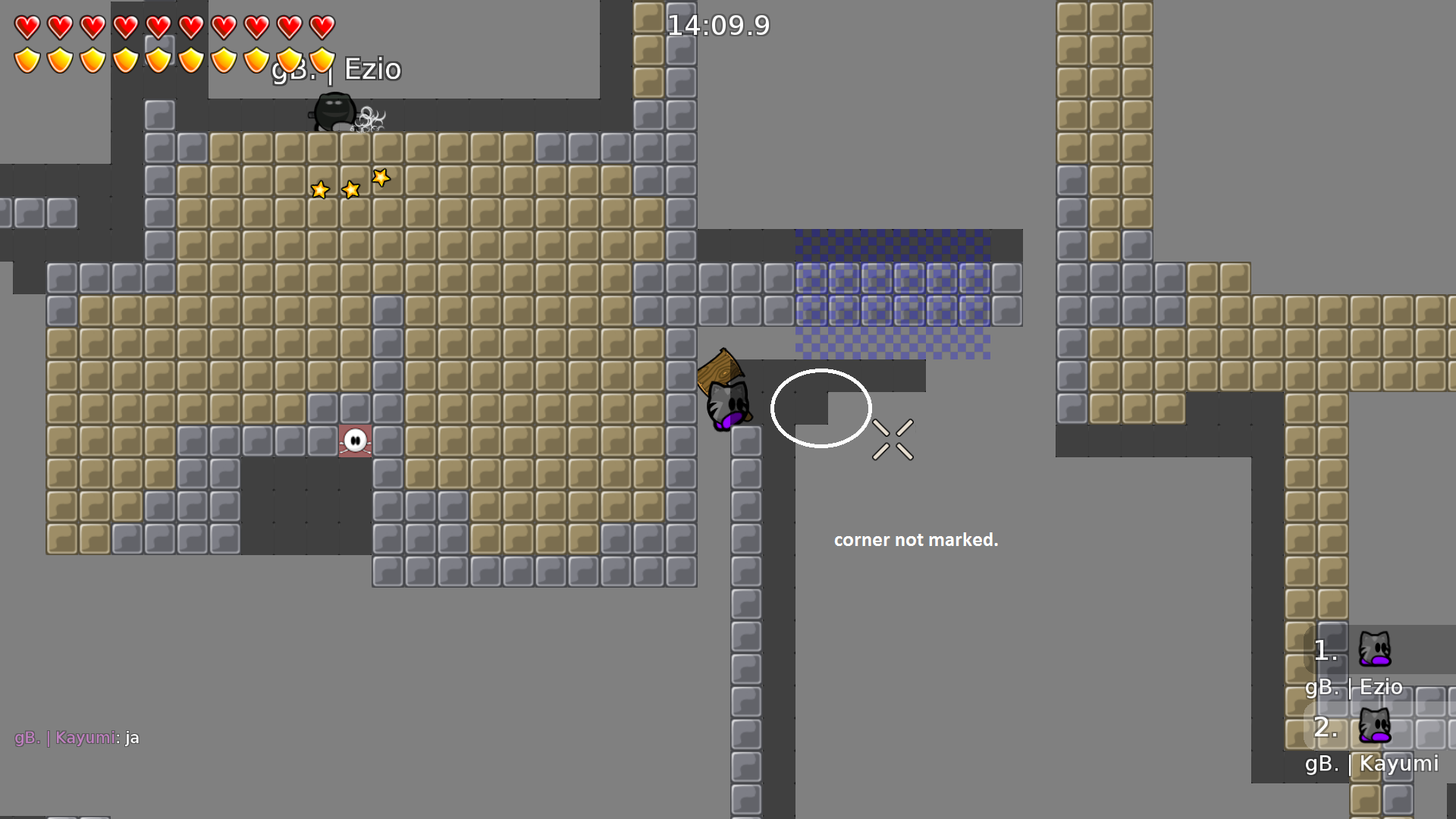
Task: Click the 2. rank entry in the scoreboard
Action: (x=1324, y=730)
